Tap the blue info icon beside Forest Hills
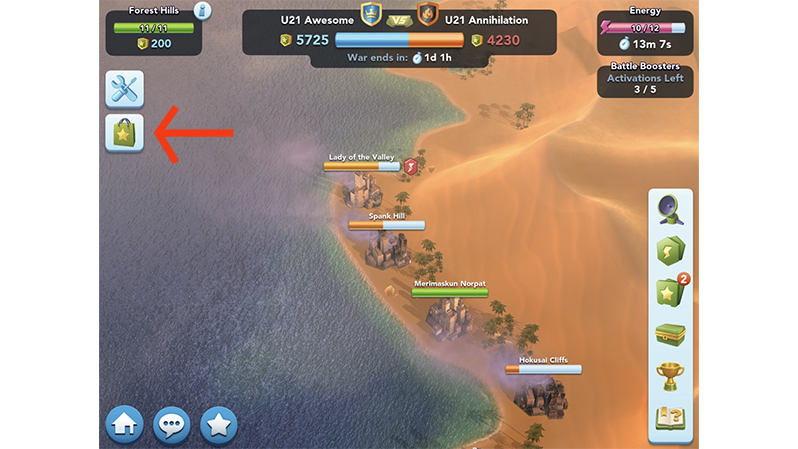This screenshot has height=449, width=798. (204, 11)
